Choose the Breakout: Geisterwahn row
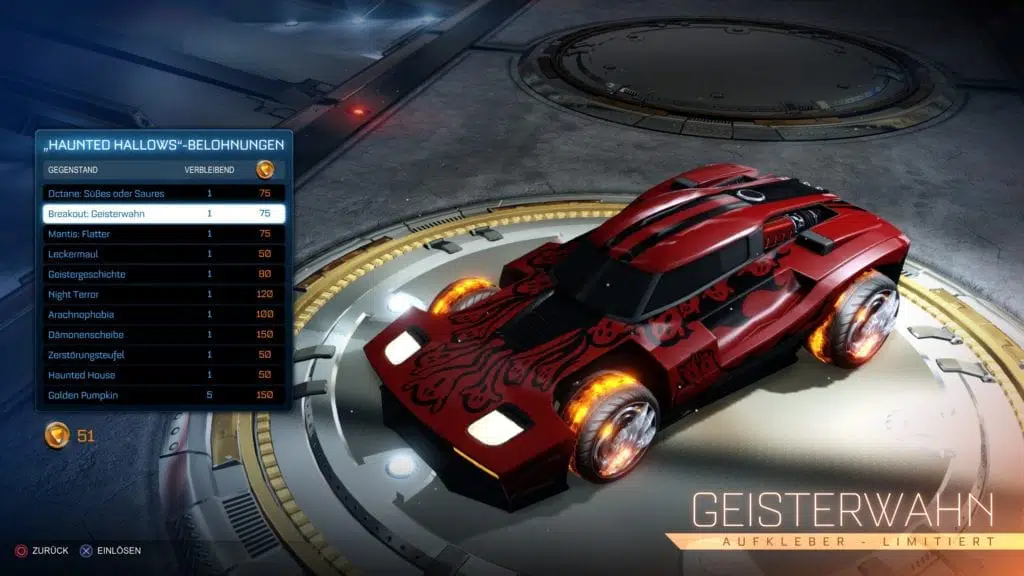The image size is (1024, 576). (164, 213)
